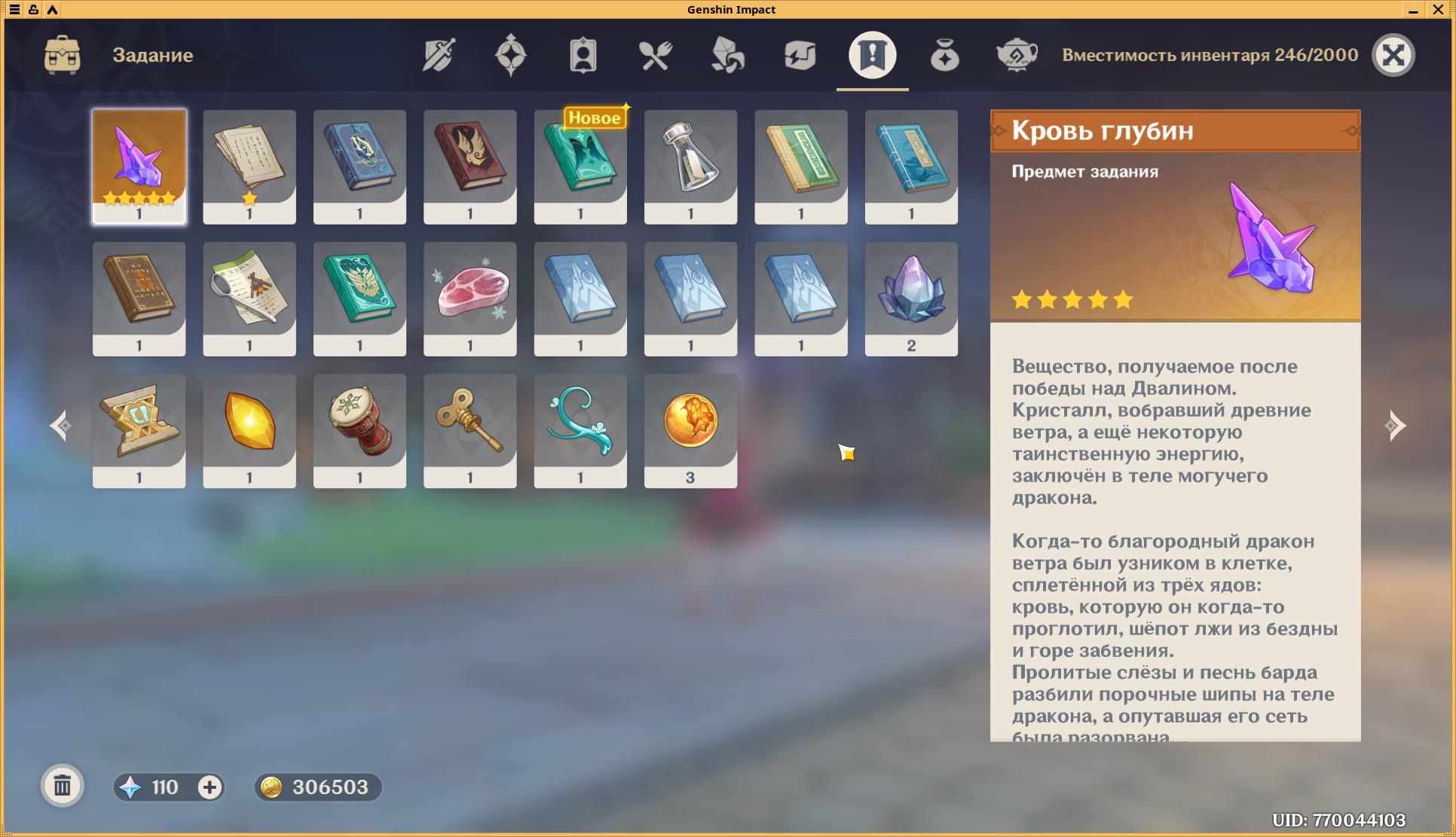Screen dimensions: 1456x837
Task: Select the Кровь глубин crystal slot
Action: (139, 166)
